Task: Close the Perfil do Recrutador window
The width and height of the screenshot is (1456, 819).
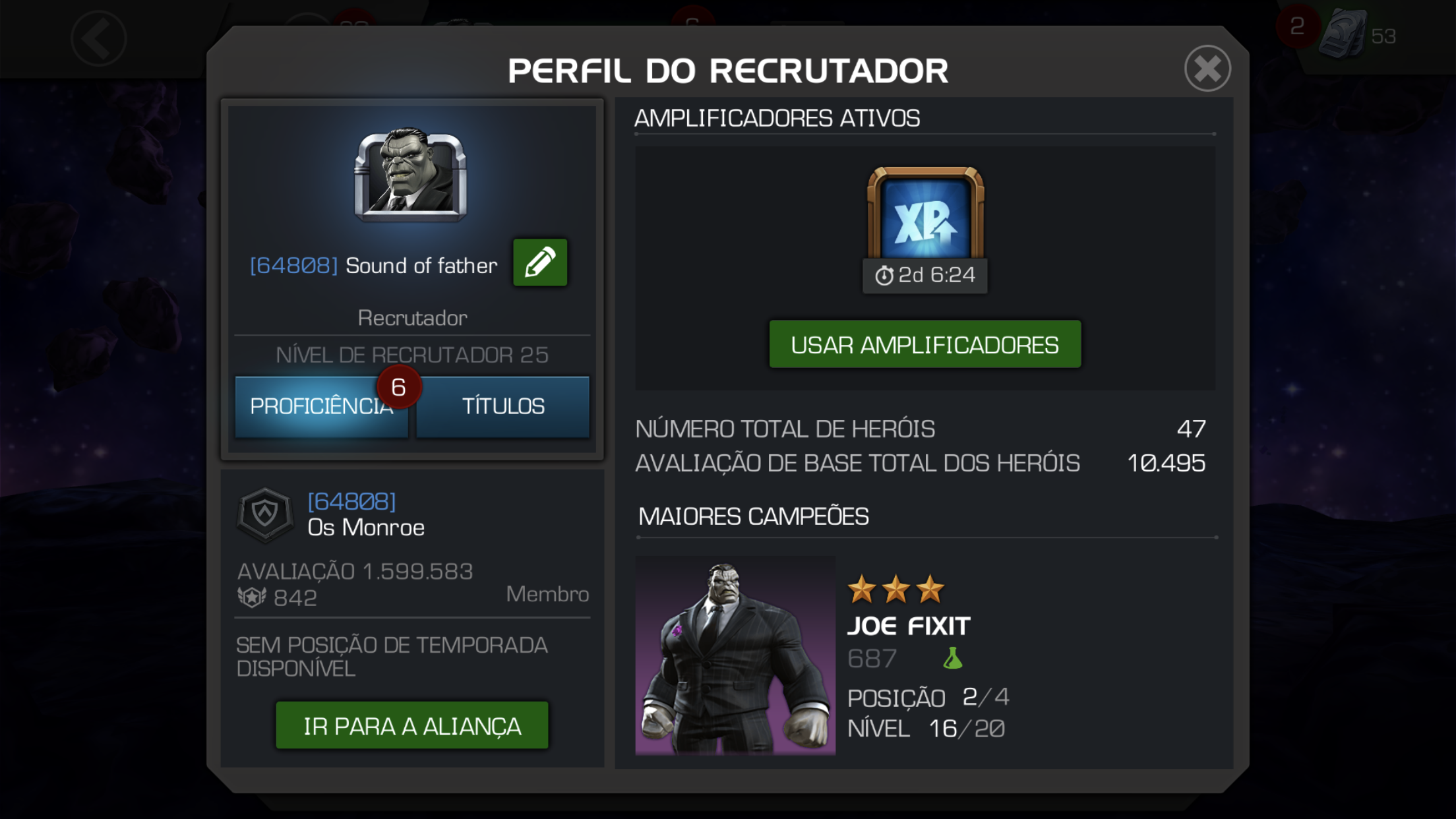Action: 1209,69
